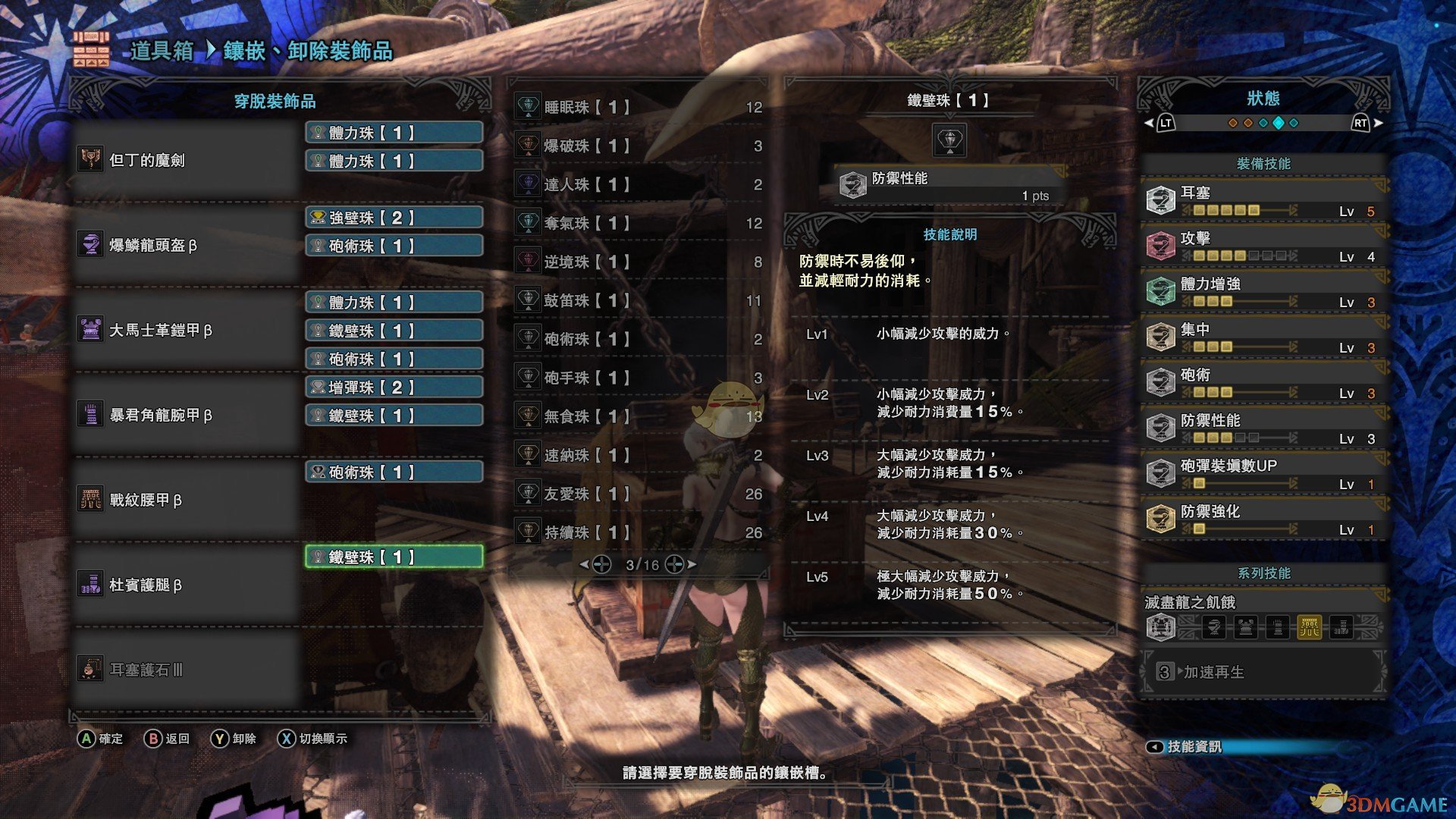Image resolution: width=1456 pixels, height=819 pixels.
Task: Choose 睡眠珠【1】 from the decoration list
Action: (x=637, y=107)
